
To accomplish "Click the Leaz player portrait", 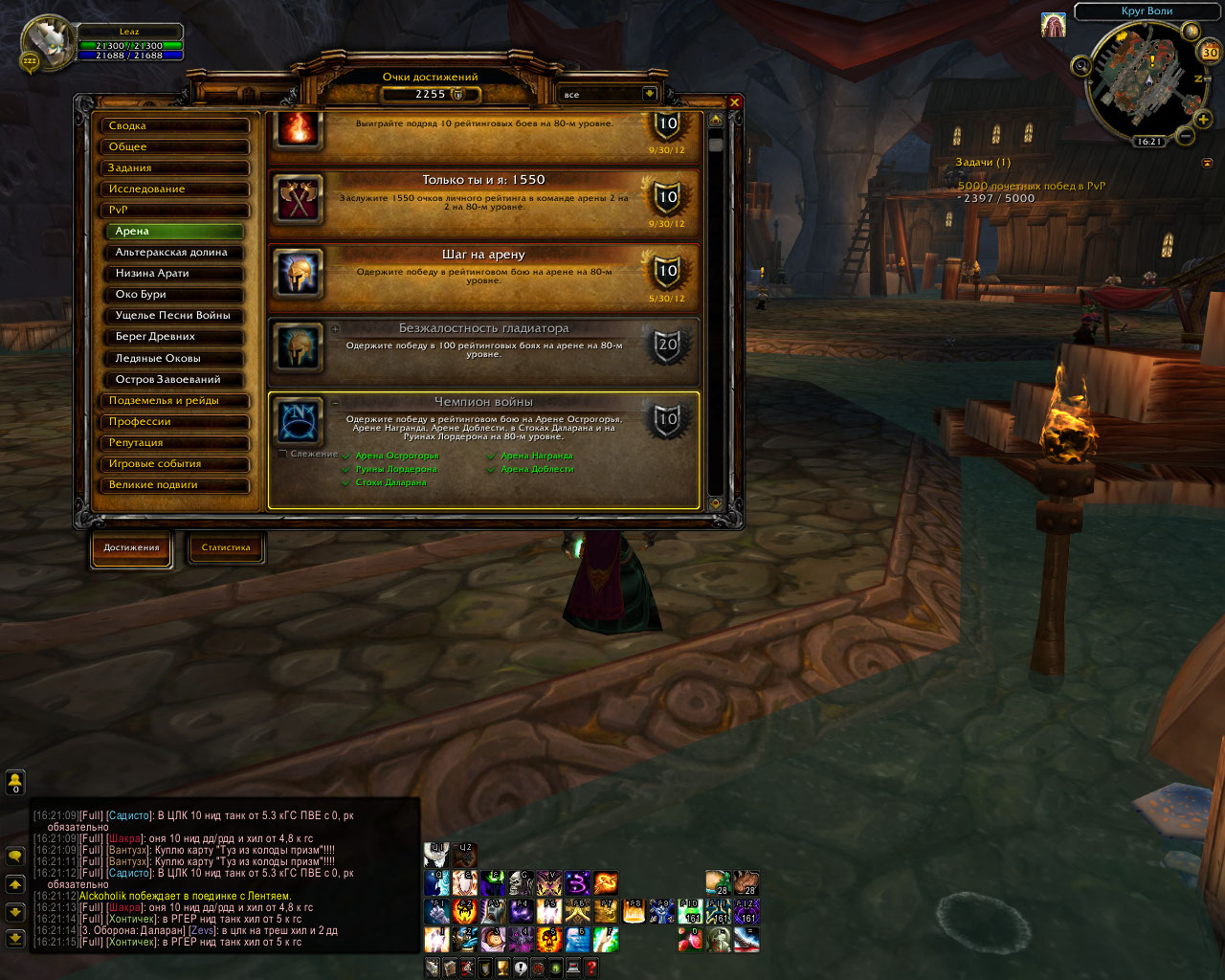I will click(x=47, y=41).
